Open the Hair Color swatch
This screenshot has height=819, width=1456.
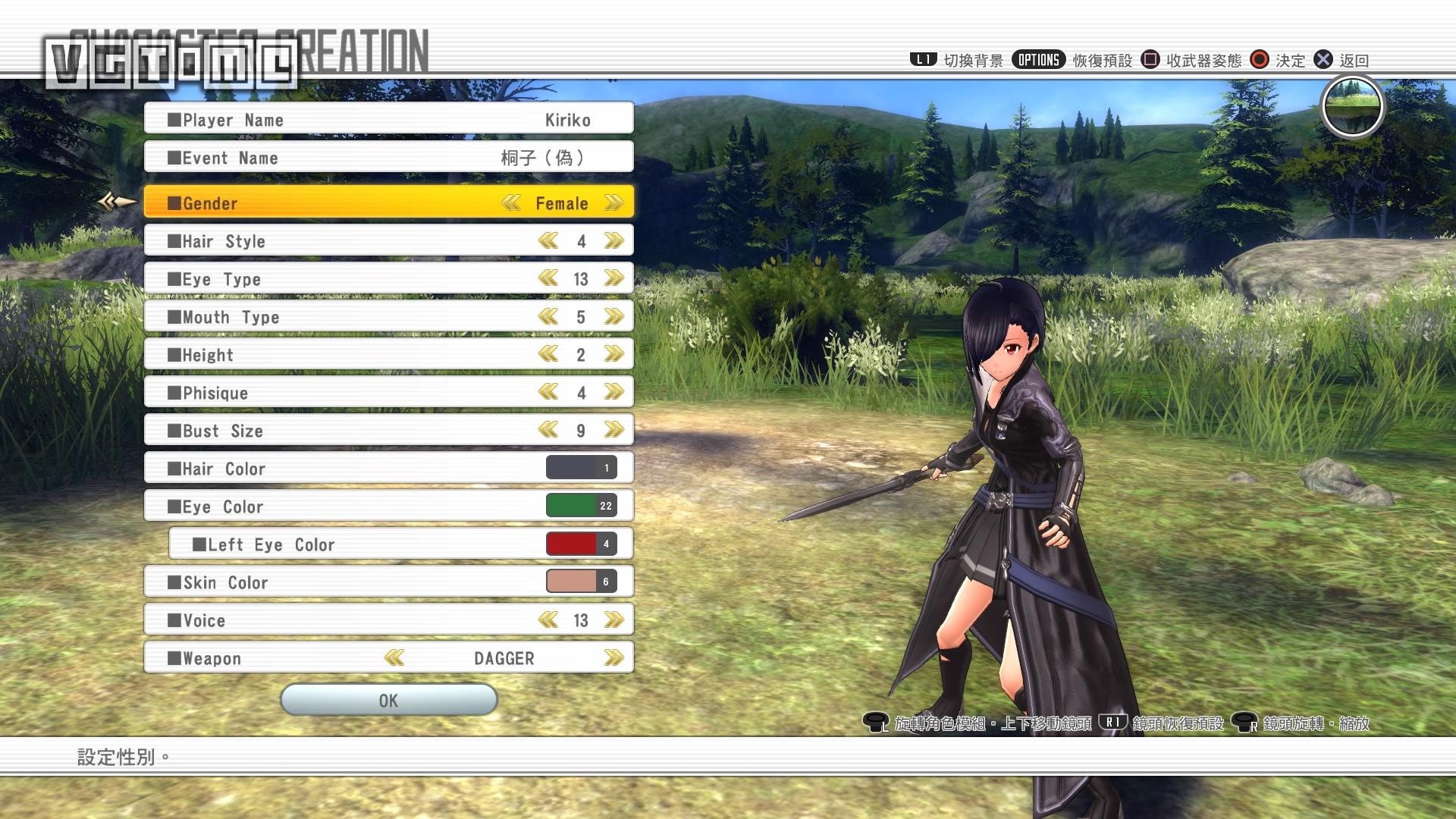pyautogui.click(x=581, y=468)
